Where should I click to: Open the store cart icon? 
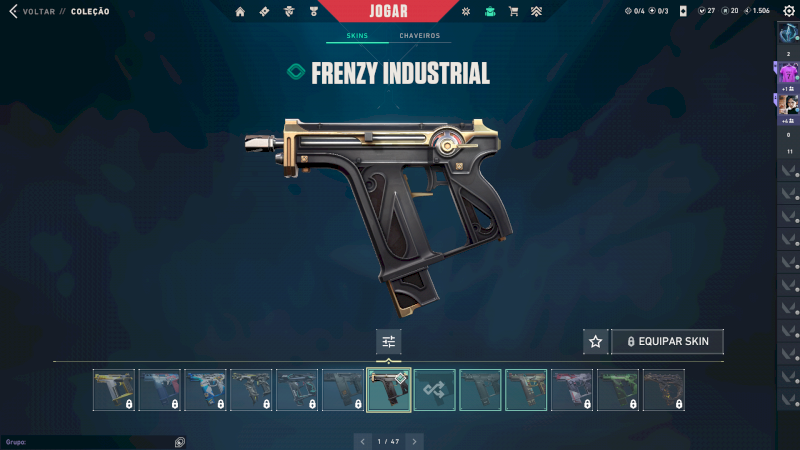513,11
